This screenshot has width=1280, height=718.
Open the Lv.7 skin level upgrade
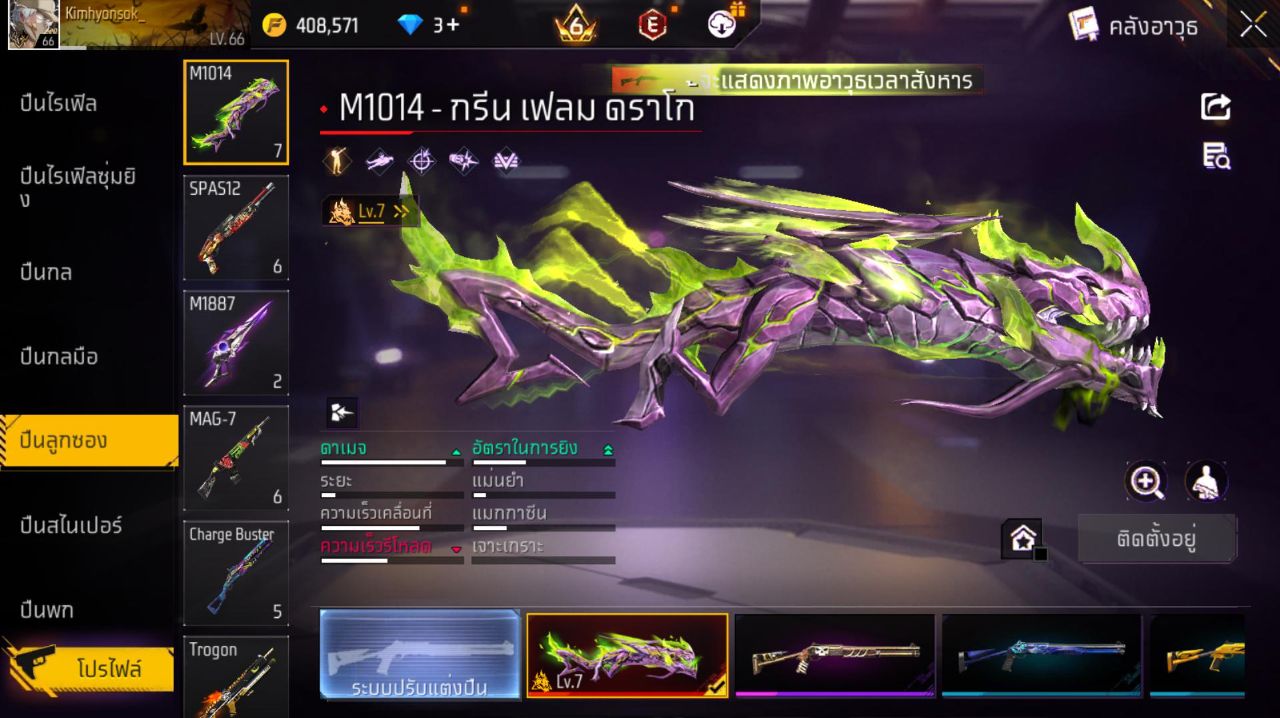[x=370, y=211]
